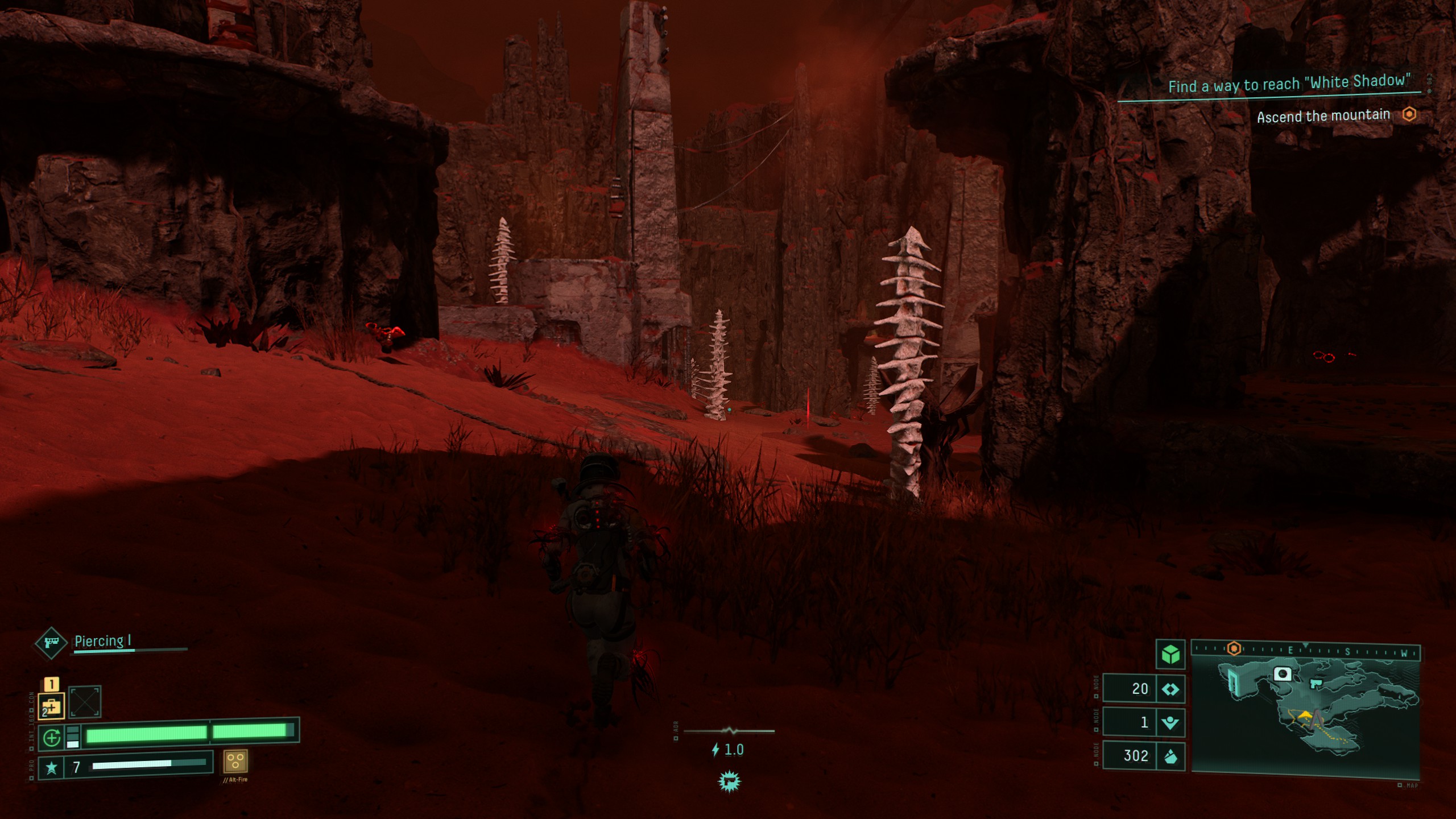The width and height of the screenshot is (1456, 819).
Task: Select the "Ascend the mountain" objective step
Action: click(x=1323, y=117)
